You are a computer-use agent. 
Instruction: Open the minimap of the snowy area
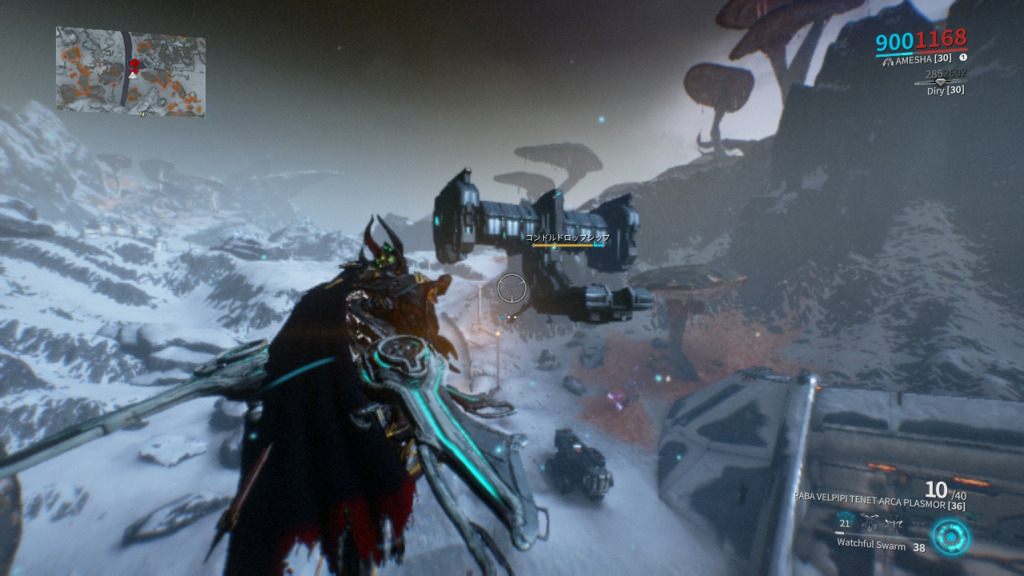[x=130, y=70]
